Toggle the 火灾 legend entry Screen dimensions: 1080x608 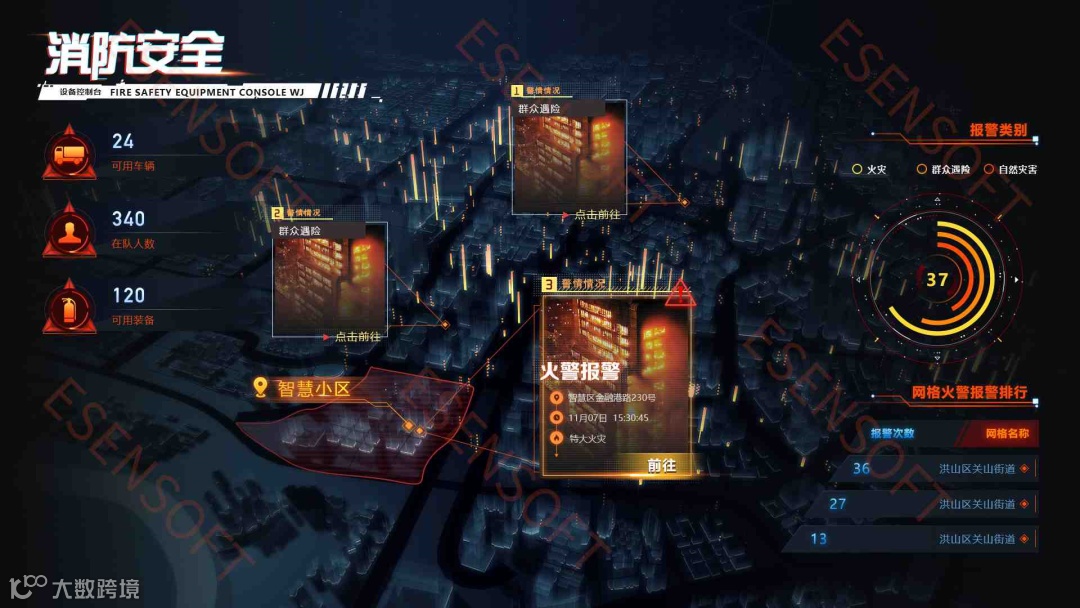[x=869, y=170]
